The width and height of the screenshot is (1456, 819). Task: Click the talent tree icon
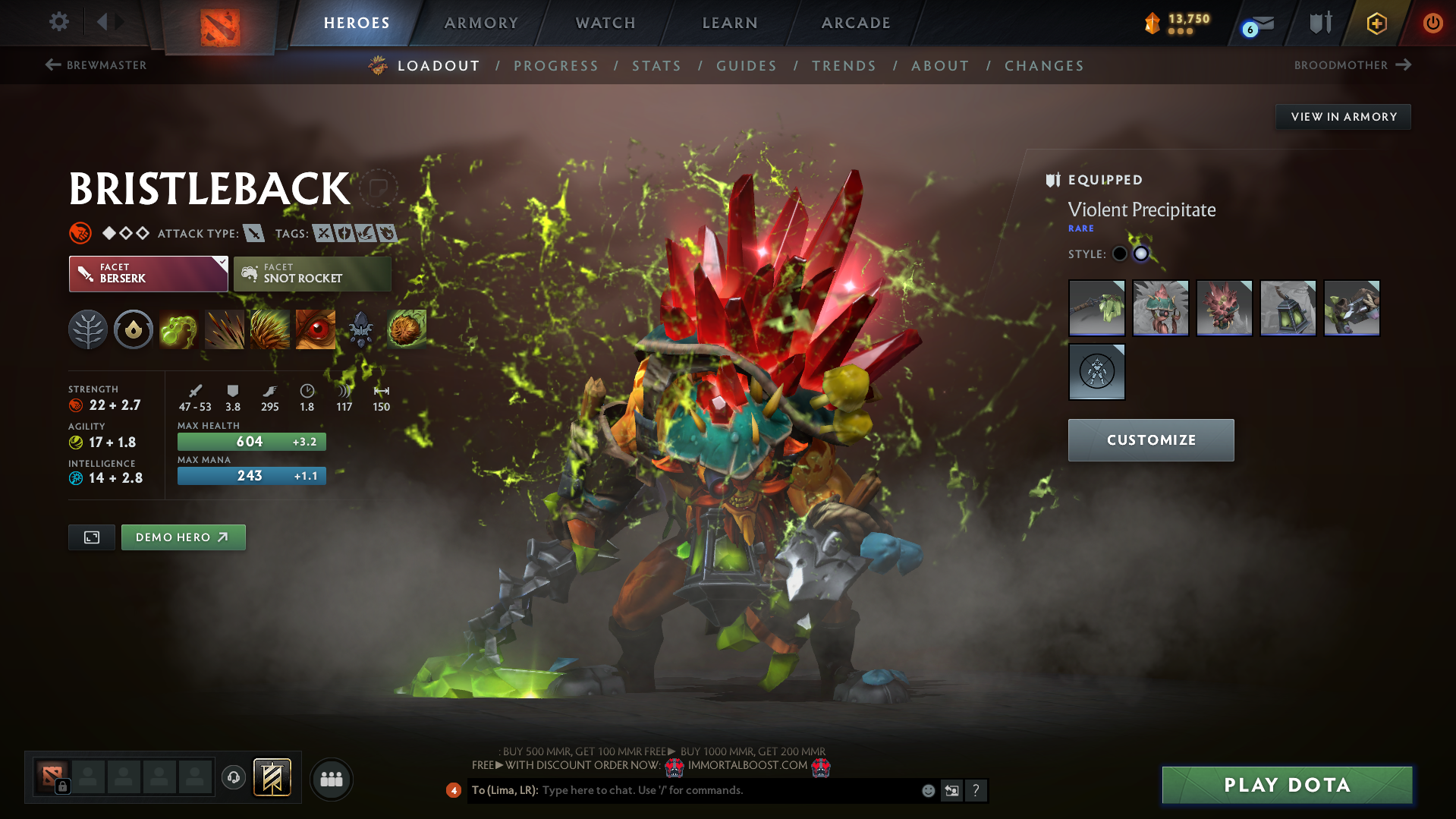[x=87, y=329]
